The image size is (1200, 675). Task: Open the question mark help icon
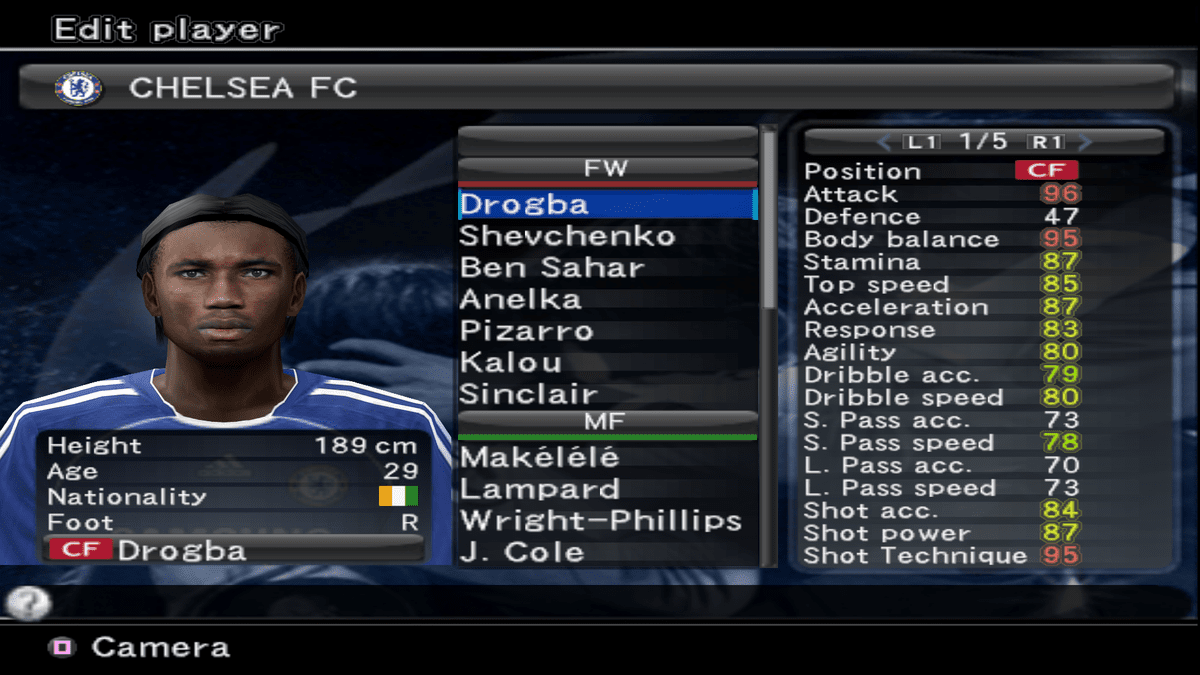click(28, 603)
